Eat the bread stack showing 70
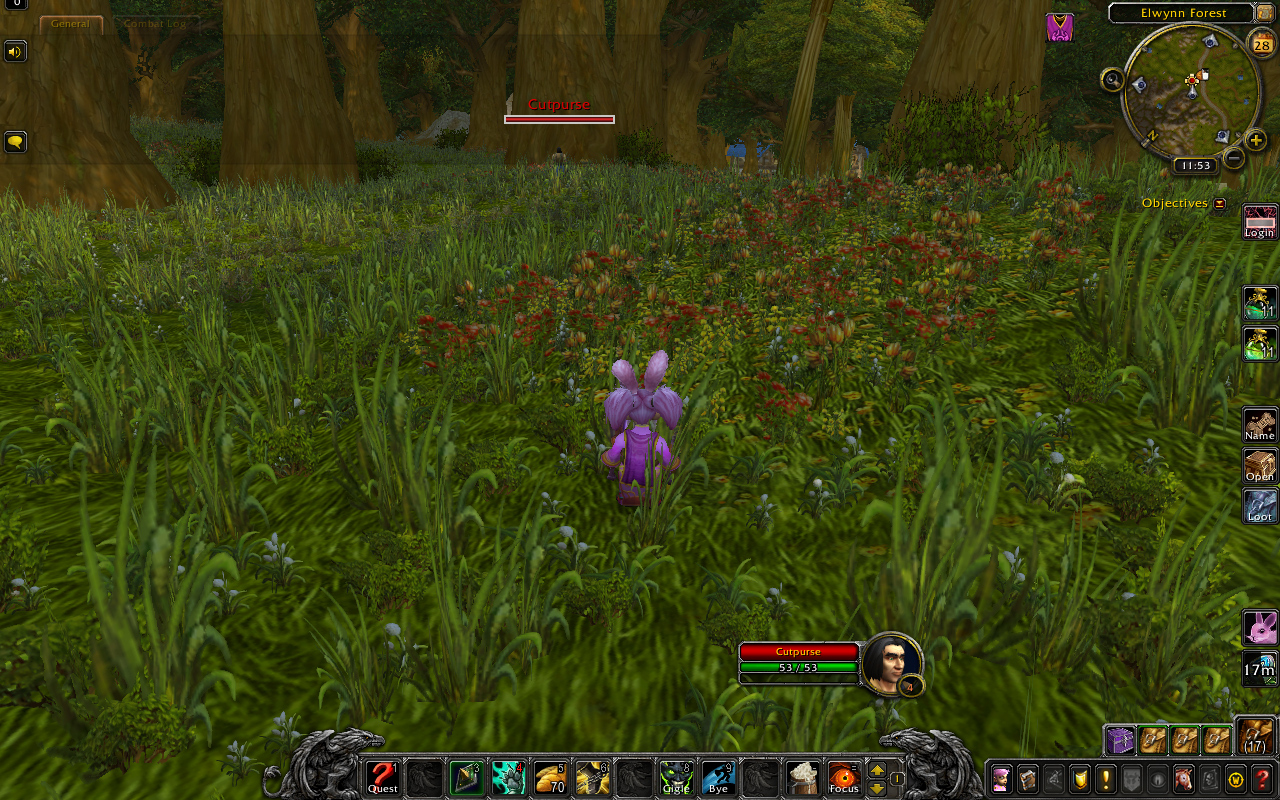 (x=551, y=777)
